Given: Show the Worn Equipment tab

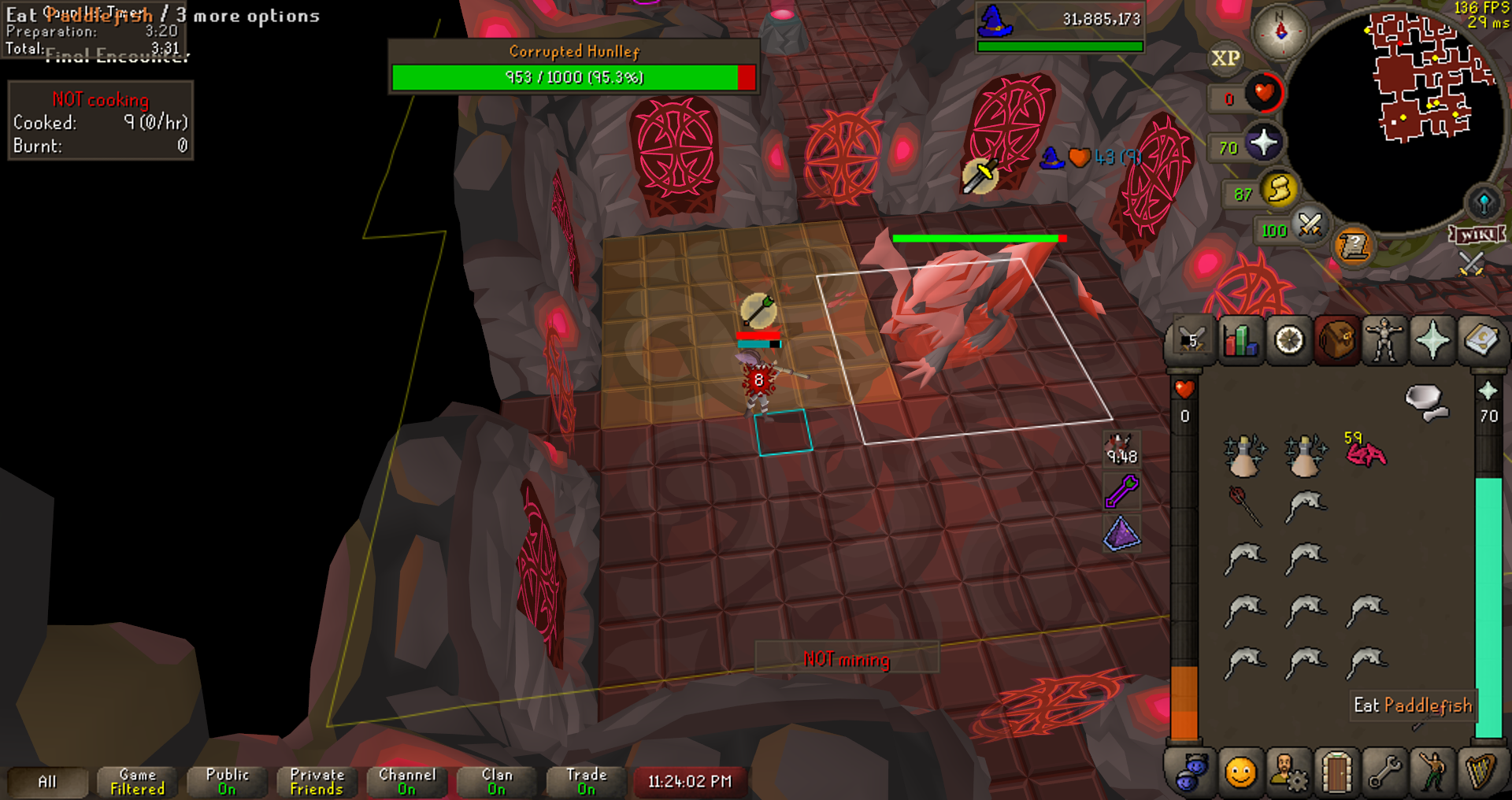Looking at the screenshot, I should tap(1384, 341).
